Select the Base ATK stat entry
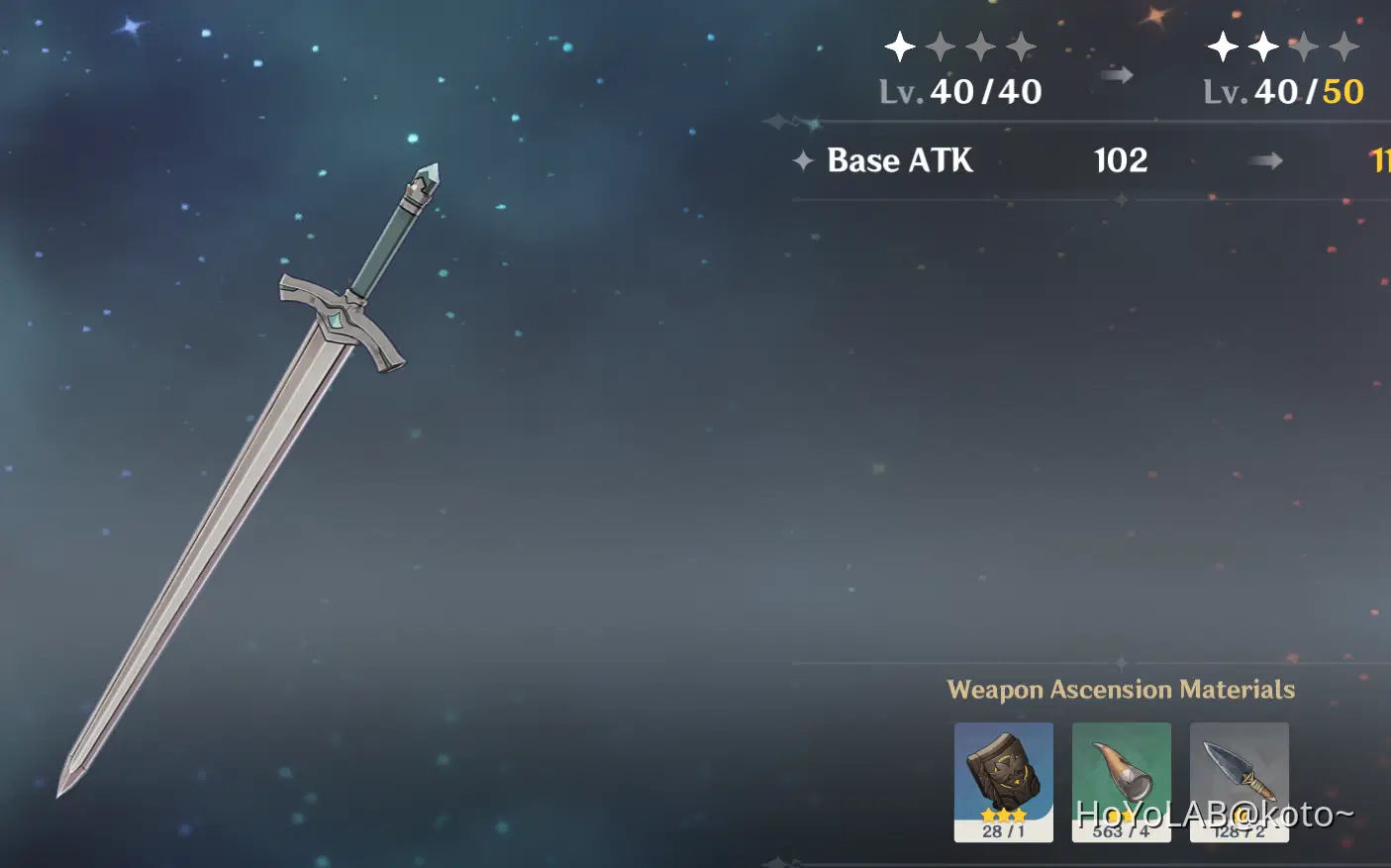Image resolution: width=1391 pixels, height=868 pixels. [899, 160]
